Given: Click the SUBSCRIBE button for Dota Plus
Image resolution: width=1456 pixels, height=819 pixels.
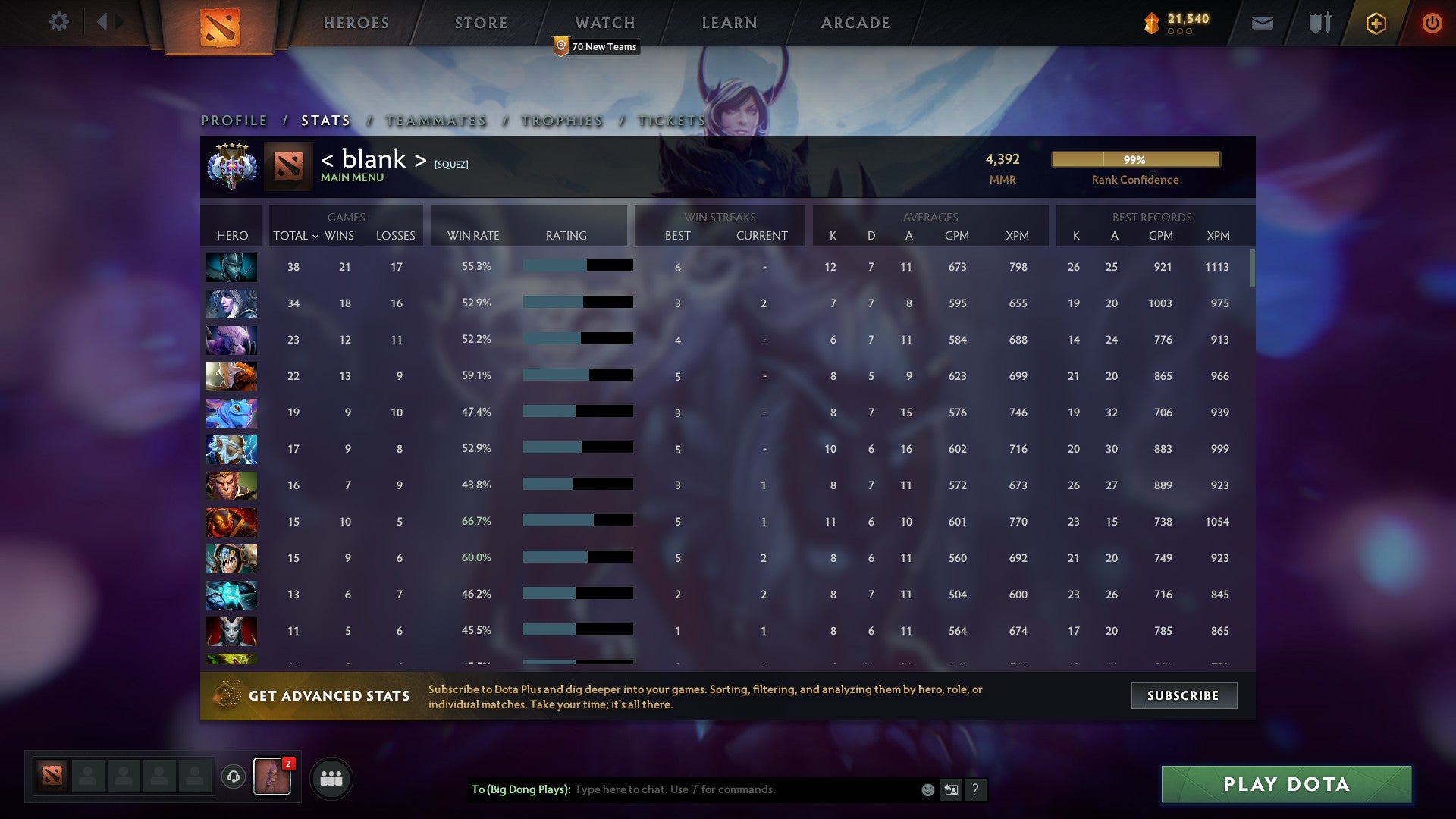Looking at the screenshot, I should pyautogui.click(x=1183, y=695).
